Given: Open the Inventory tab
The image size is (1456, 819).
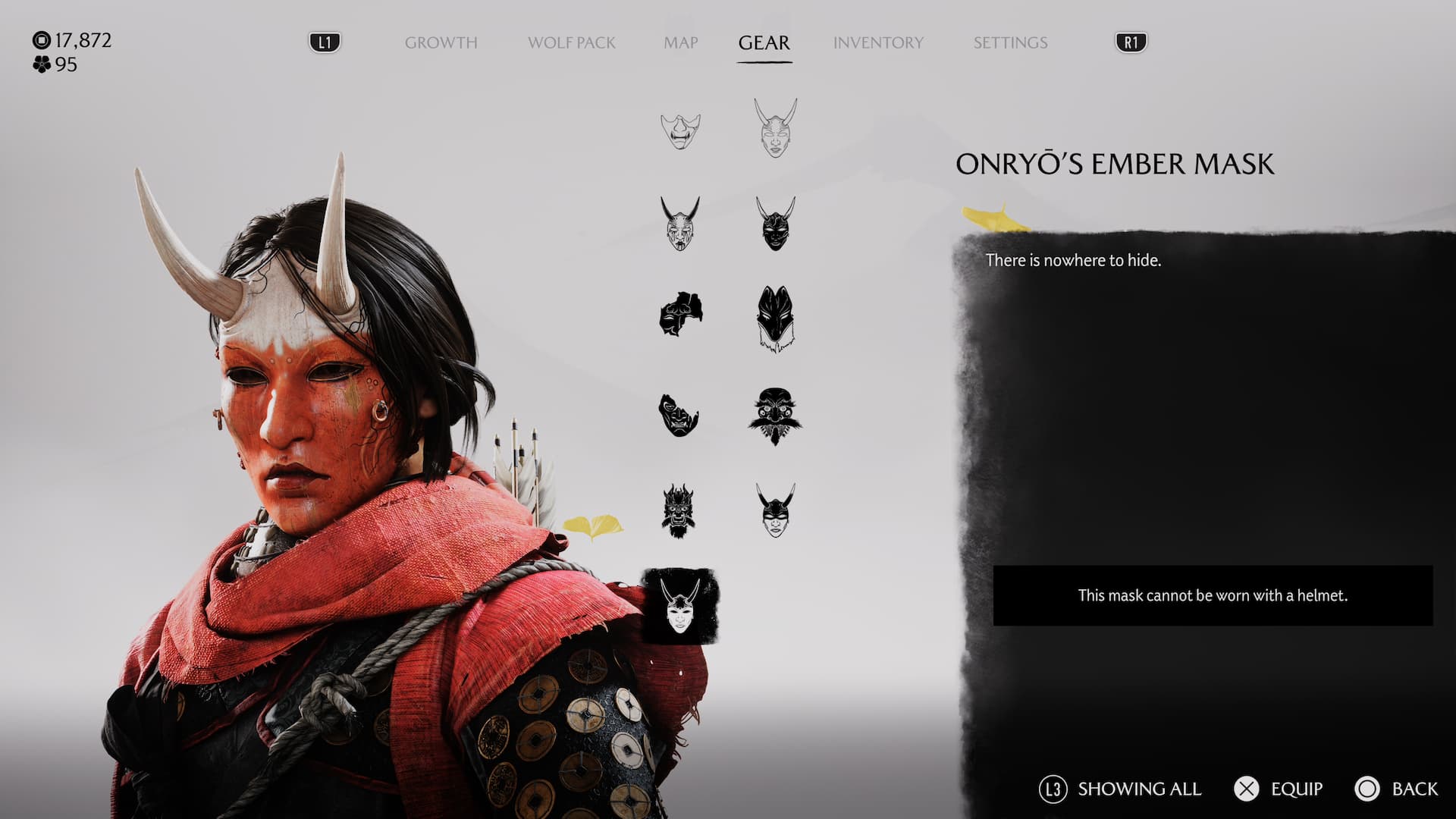Looking at the screenshot, I should 878,42.
